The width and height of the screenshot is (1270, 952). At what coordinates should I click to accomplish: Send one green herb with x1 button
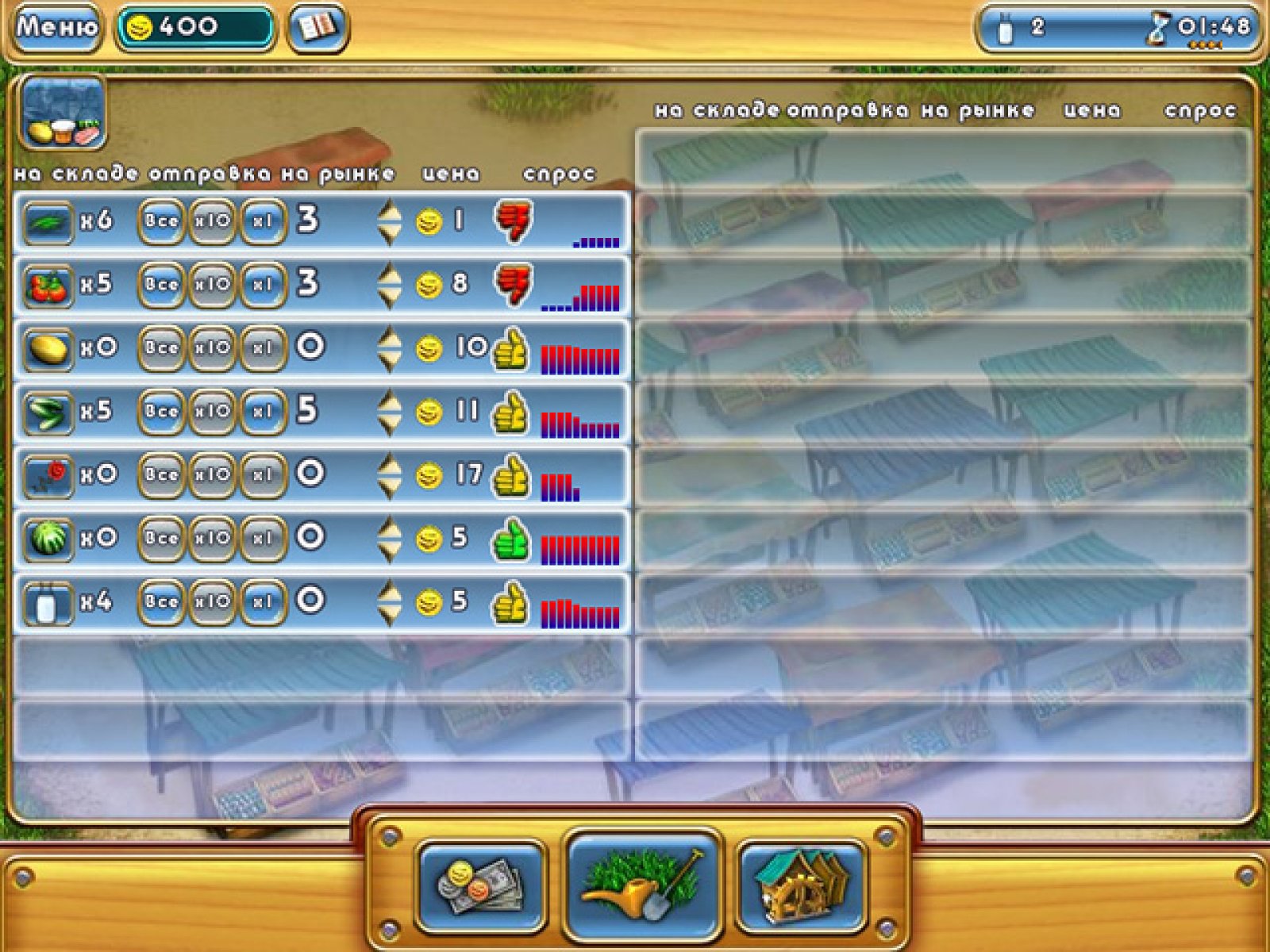click(263, 221)
